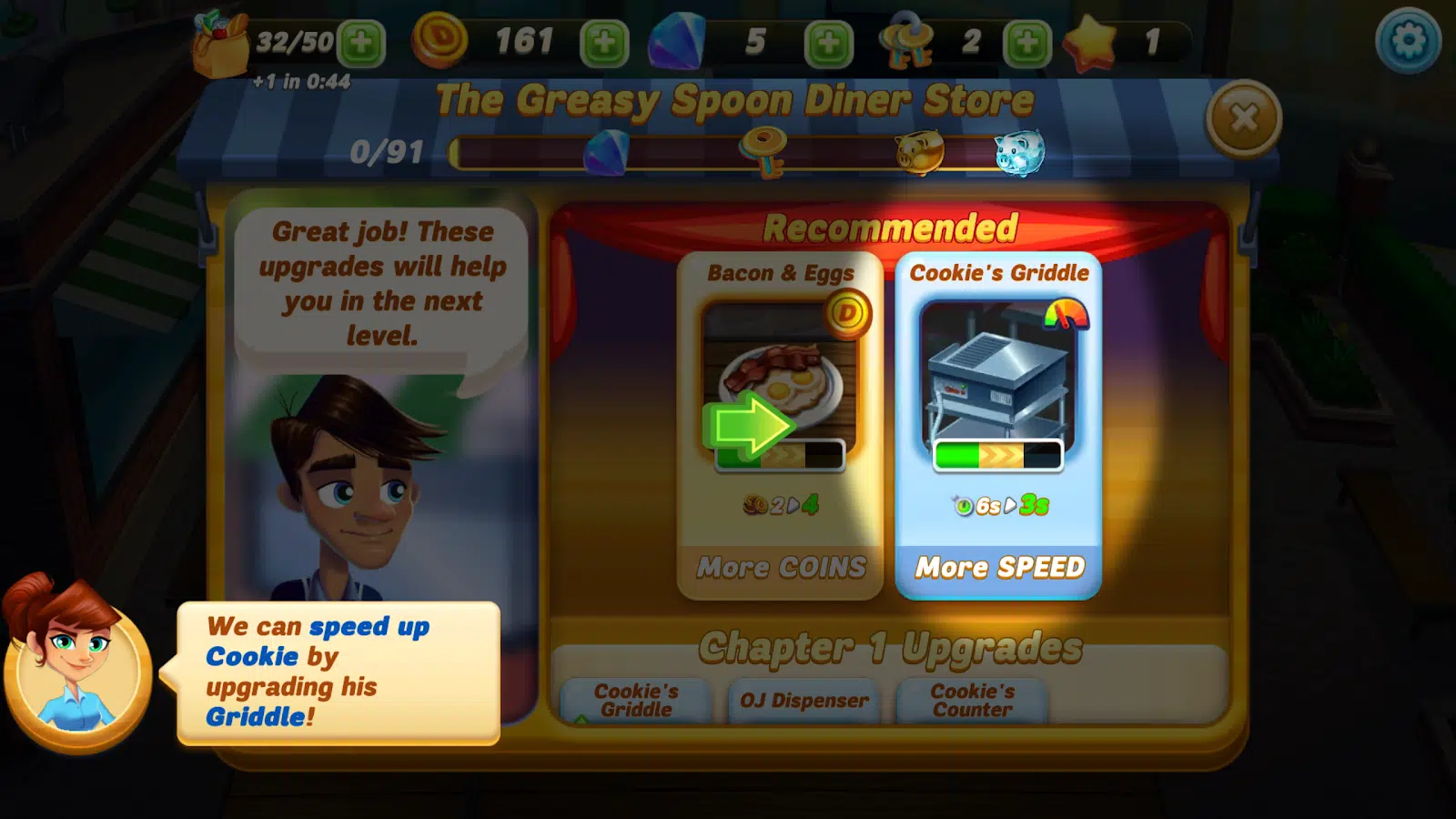1456x819 pixels.
Task: Choose the Bacon & Eggs coin upgrade card
Action: (x=780, y=425)
